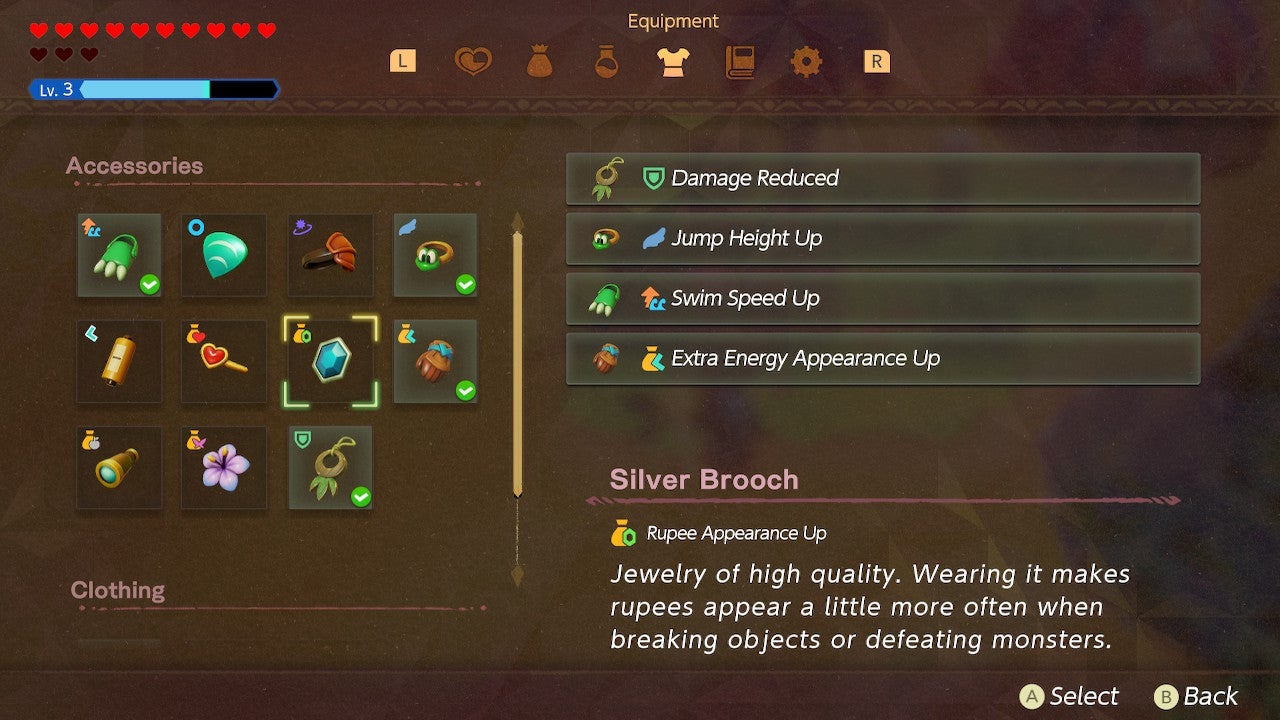The height and width of the screenshot is (720, 1280).
Task: Open the pouch inventory tab
Action: coord(540,61)
